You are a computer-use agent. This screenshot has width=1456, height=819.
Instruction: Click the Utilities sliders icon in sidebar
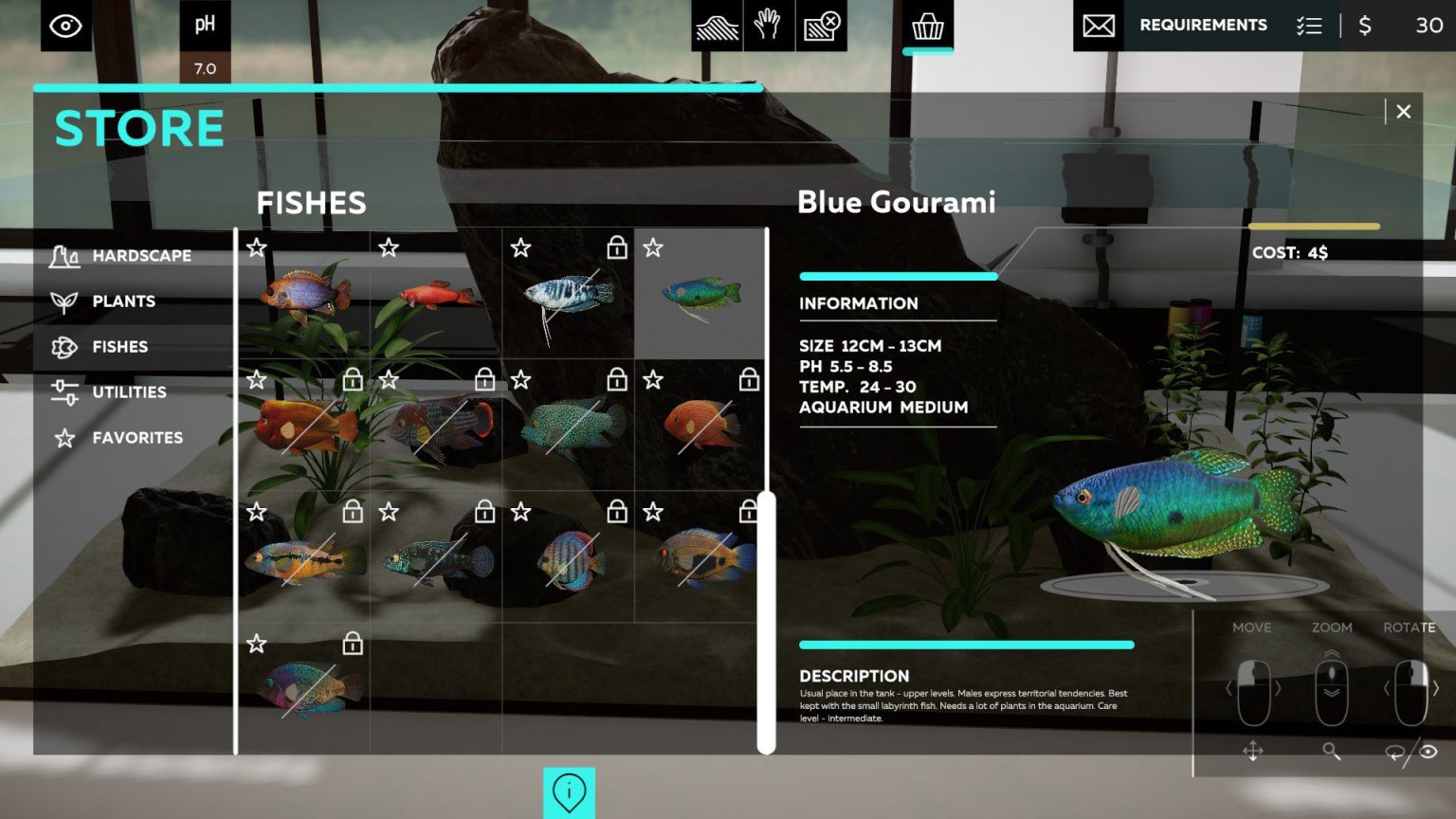click(64, 391)
